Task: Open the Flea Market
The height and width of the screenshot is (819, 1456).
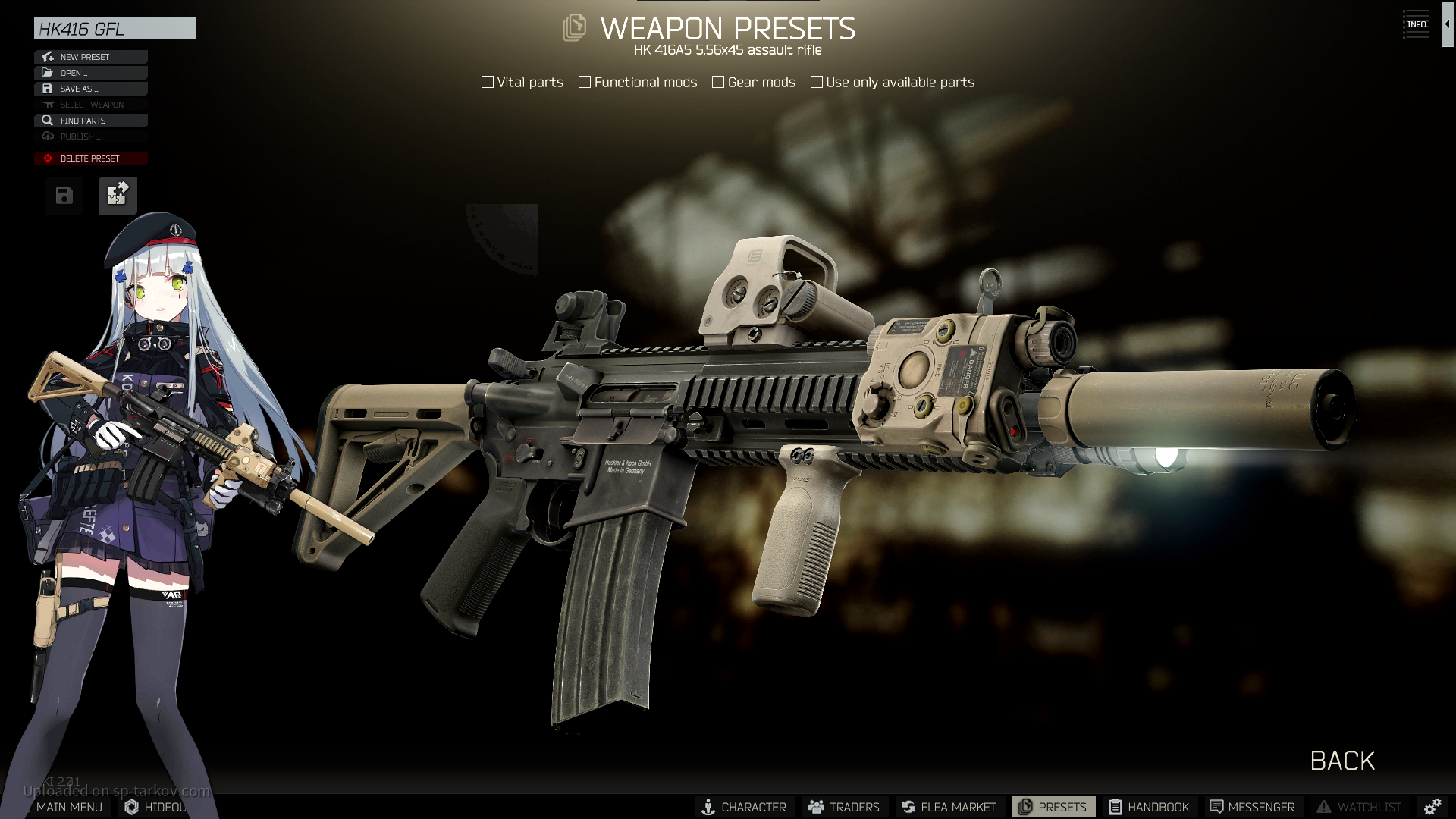Action: [949, 807]
